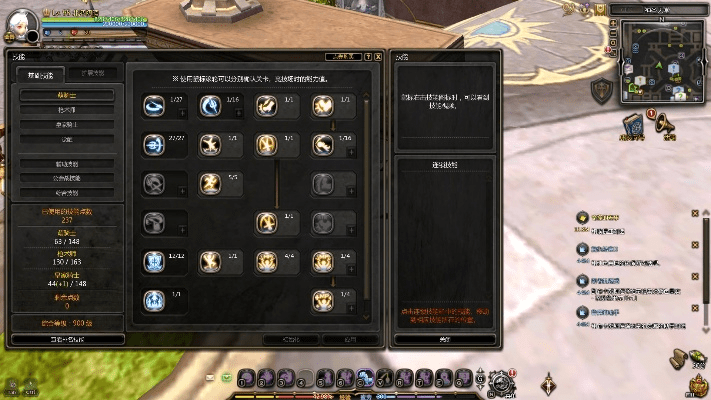Dismiss the top quest tracker entry

pos(694,213)
